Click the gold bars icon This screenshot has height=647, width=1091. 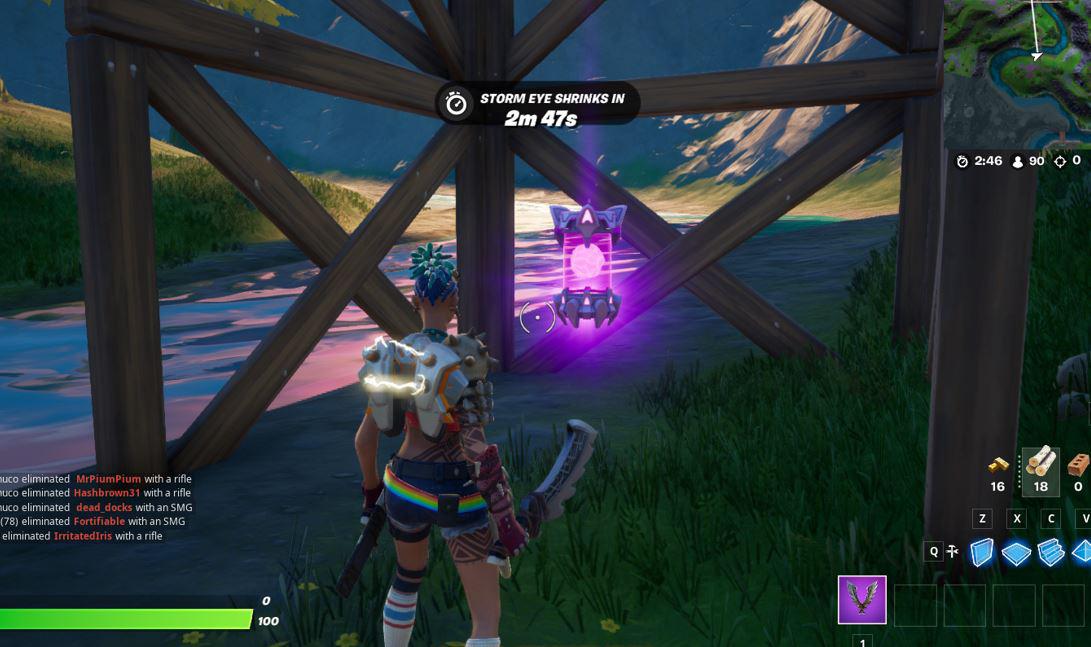(998, 465)
